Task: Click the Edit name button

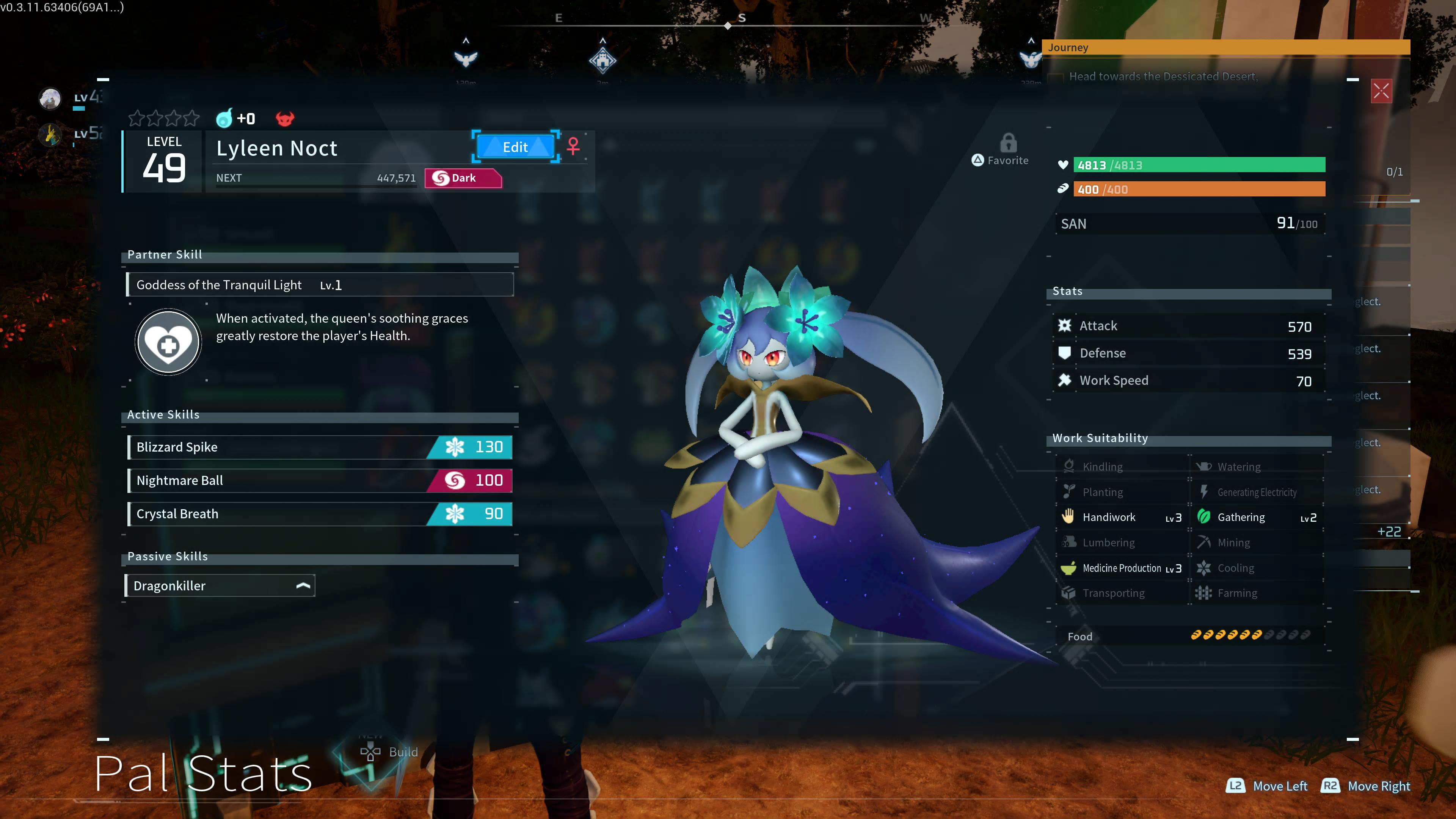Action: point(515,147)
